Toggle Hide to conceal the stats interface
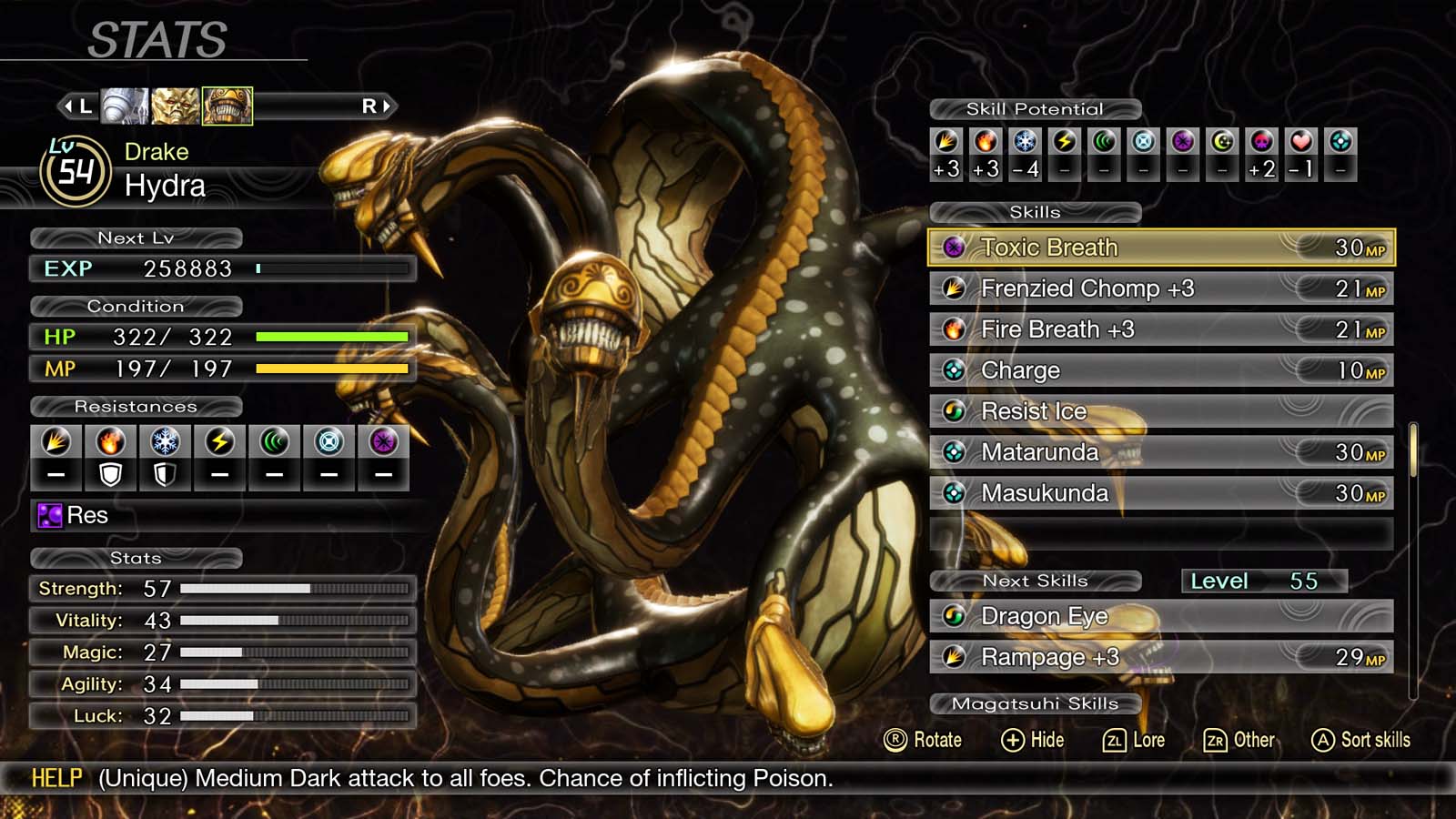 [1036, 740]
